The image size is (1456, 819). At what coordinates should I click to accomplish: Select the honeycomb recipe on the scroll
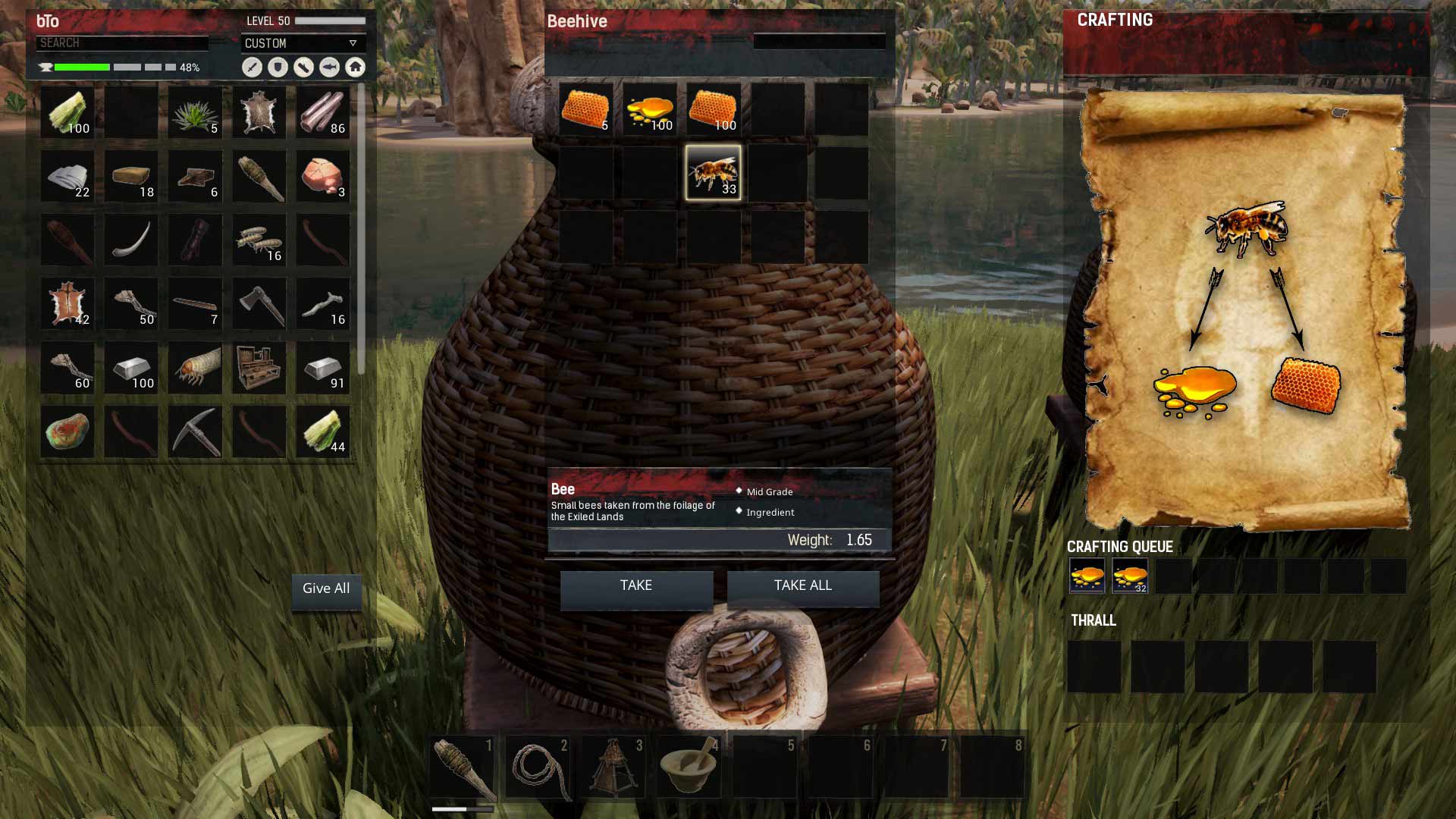click(1305, 386)
